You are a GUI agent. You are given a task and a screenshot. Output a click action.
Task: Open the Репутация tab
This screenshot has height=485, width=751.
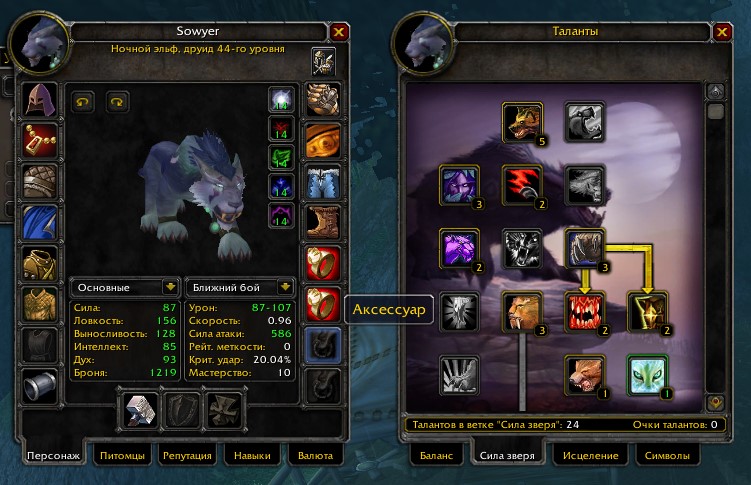click(187, 456)
